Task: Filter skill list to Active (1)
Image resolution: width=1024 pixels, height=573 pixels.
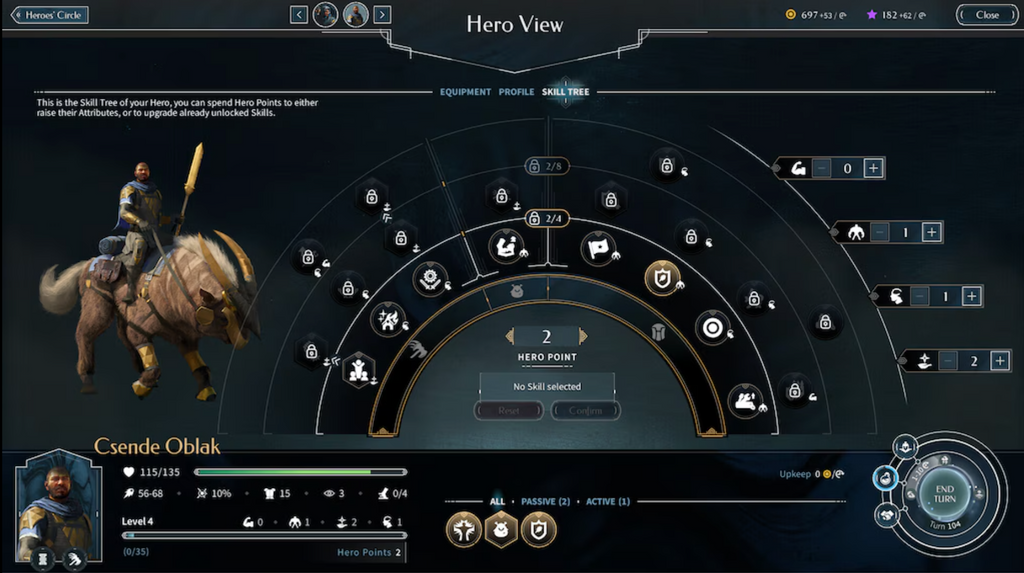Action: 607,501
